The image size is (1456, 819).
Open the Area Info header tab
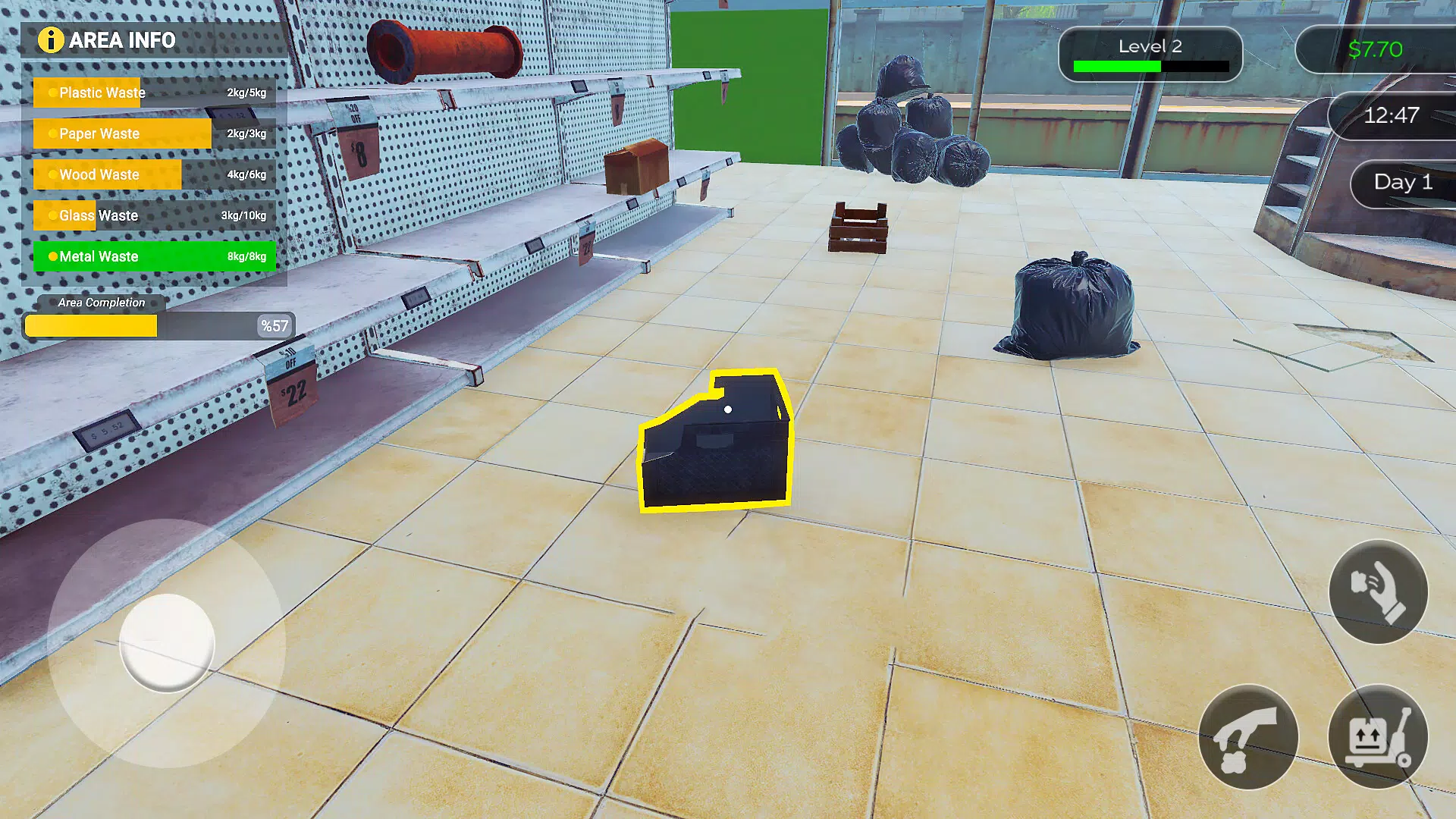pyautogui.click(x=121, y=40)
